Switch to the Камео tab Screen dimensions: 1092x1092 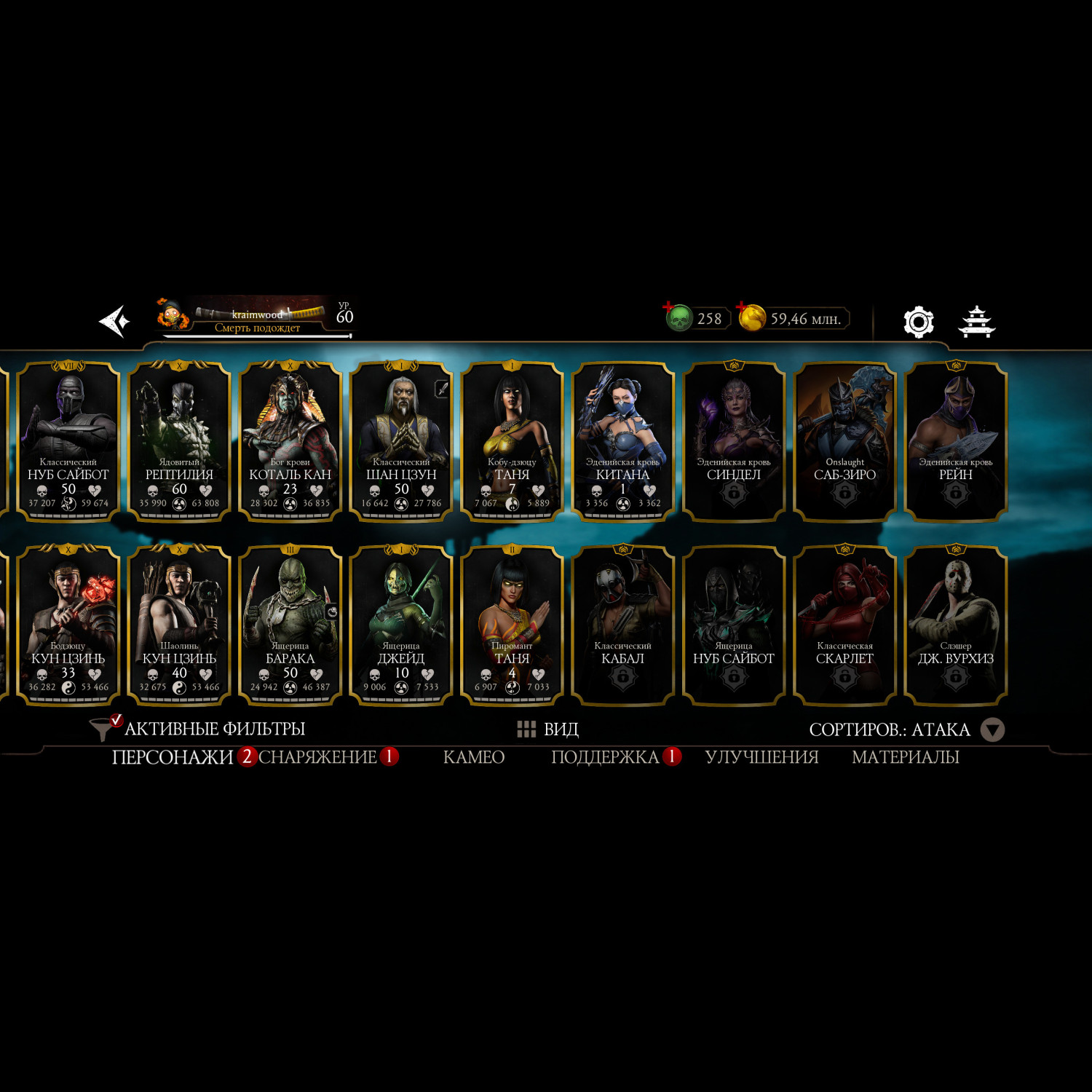[x=474, y=757]
